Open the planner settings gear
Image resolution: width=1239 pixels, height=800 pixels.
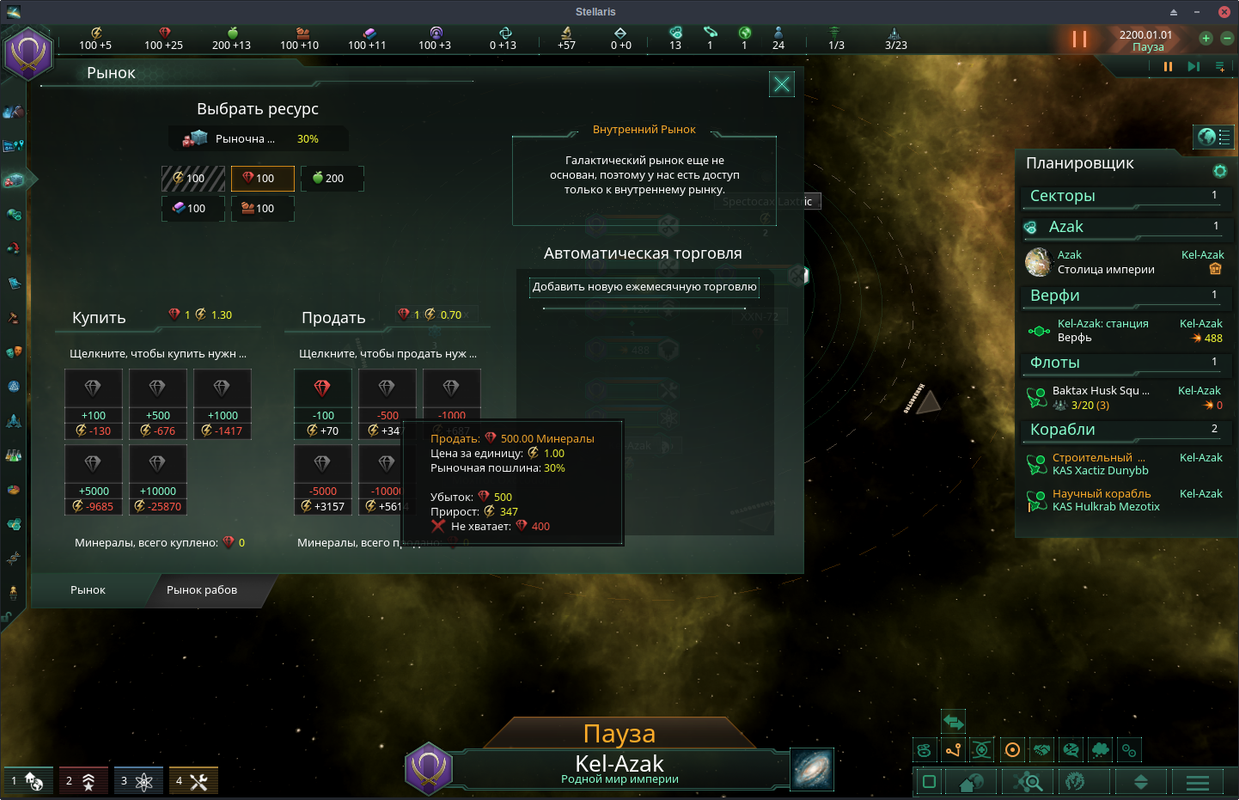pyautogui.click(x=1220, y=172)
